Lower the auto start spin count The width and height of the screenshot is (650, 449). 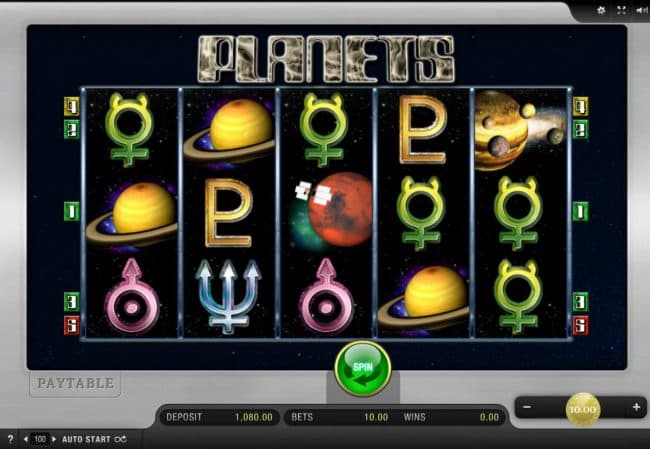tap(27, 439)
